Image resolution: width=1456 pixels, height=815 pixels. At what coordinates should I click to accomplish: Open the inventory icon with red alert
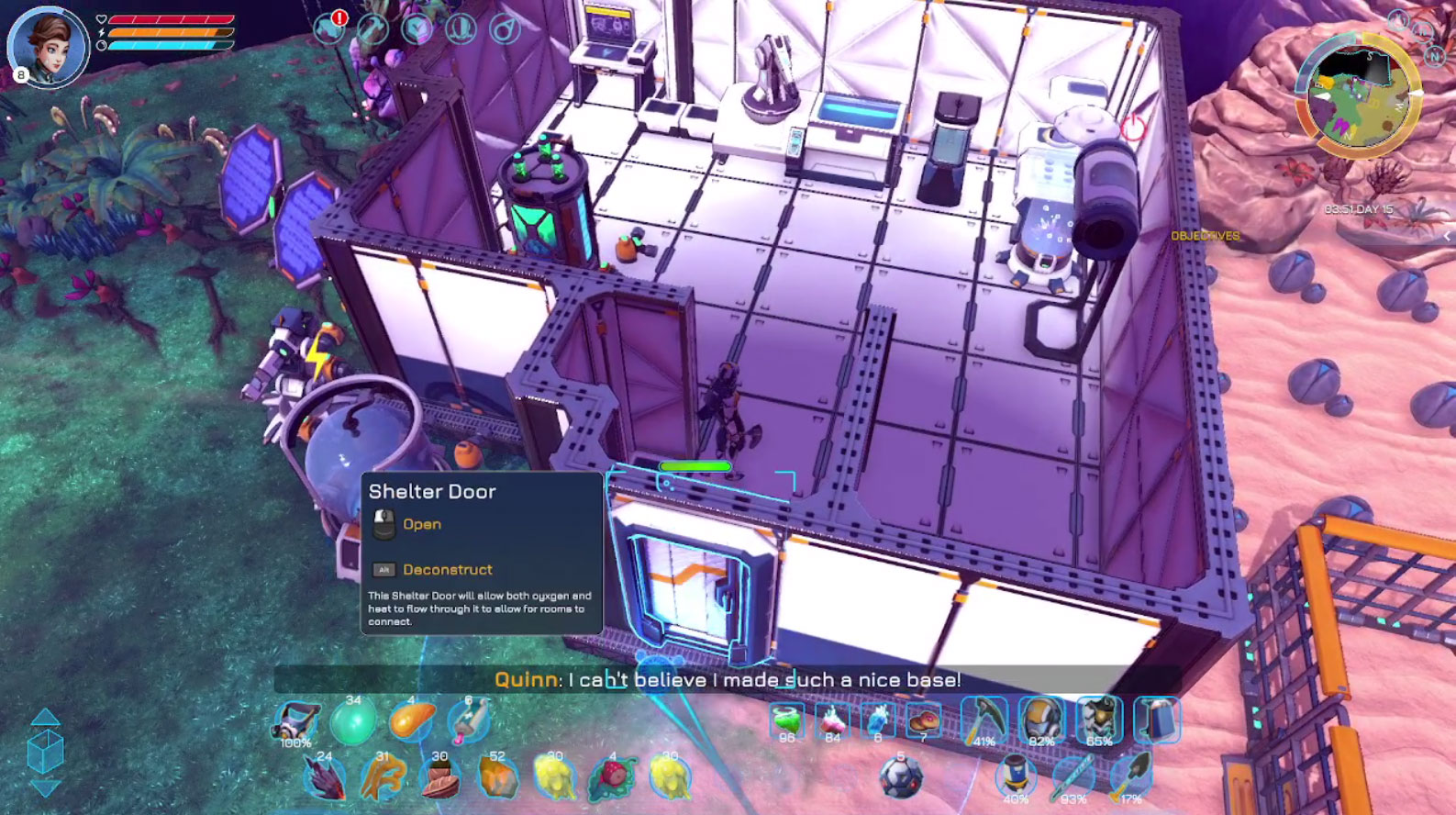[x=329, y=29]
